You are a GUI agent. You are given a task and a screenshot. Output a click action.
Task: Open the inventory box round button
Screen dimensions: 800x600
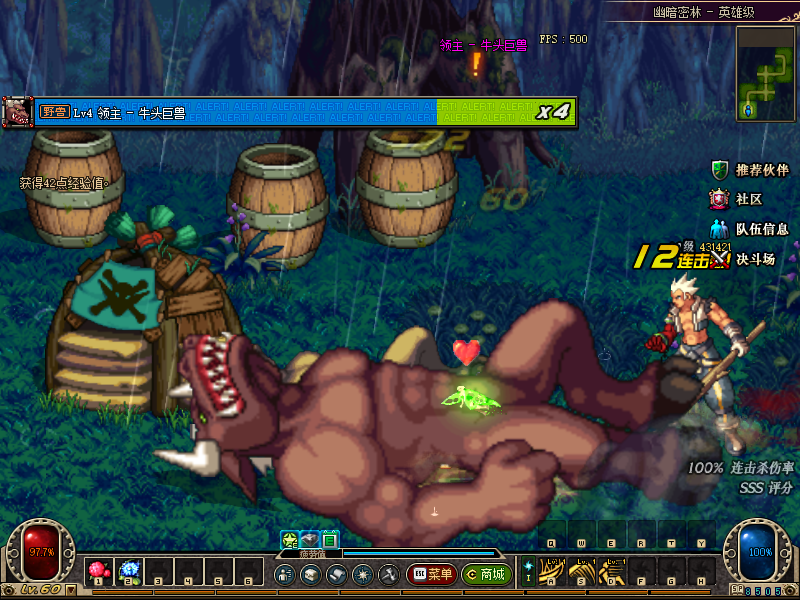pos(310,575)
